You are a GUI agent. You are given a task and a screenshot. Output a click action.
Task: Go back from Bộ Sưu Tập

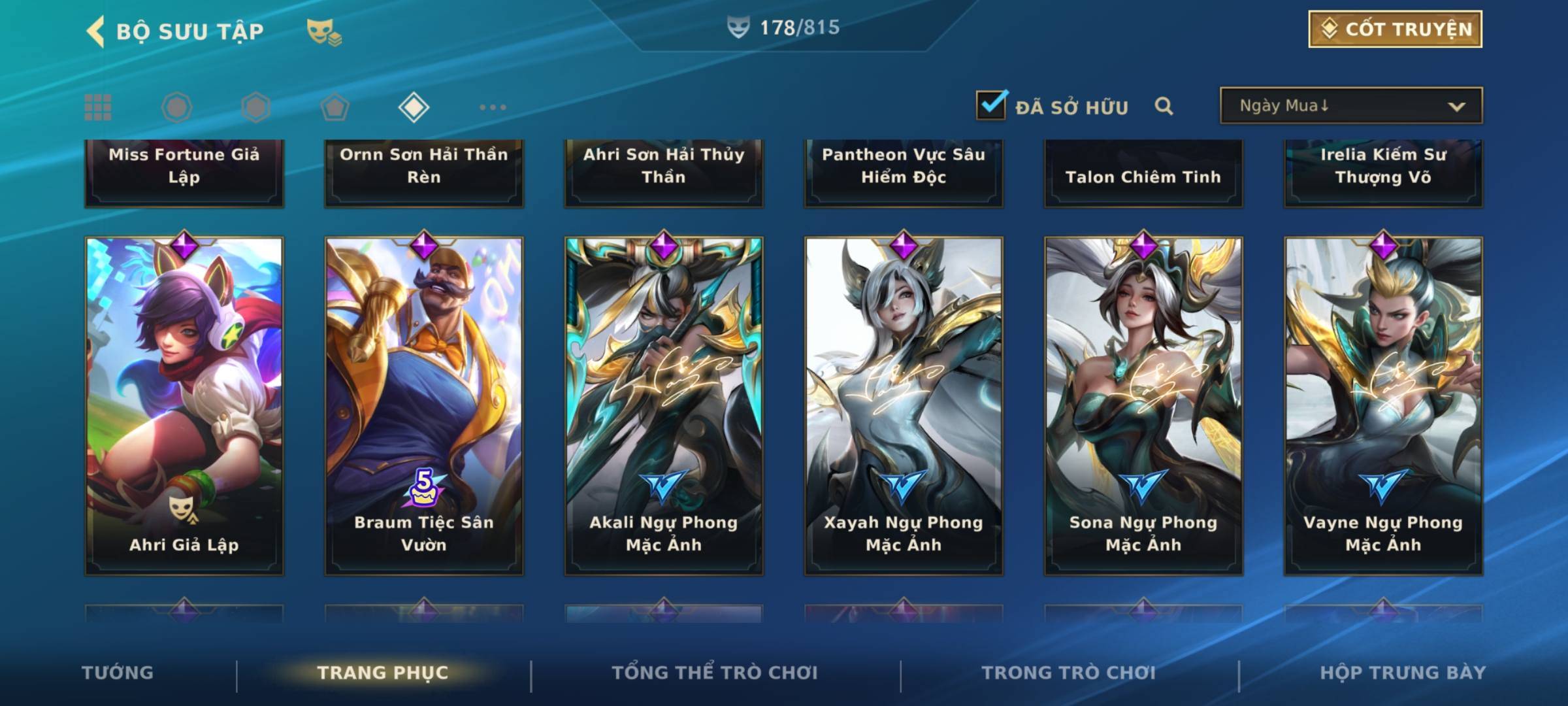click(x=96, y=31)
